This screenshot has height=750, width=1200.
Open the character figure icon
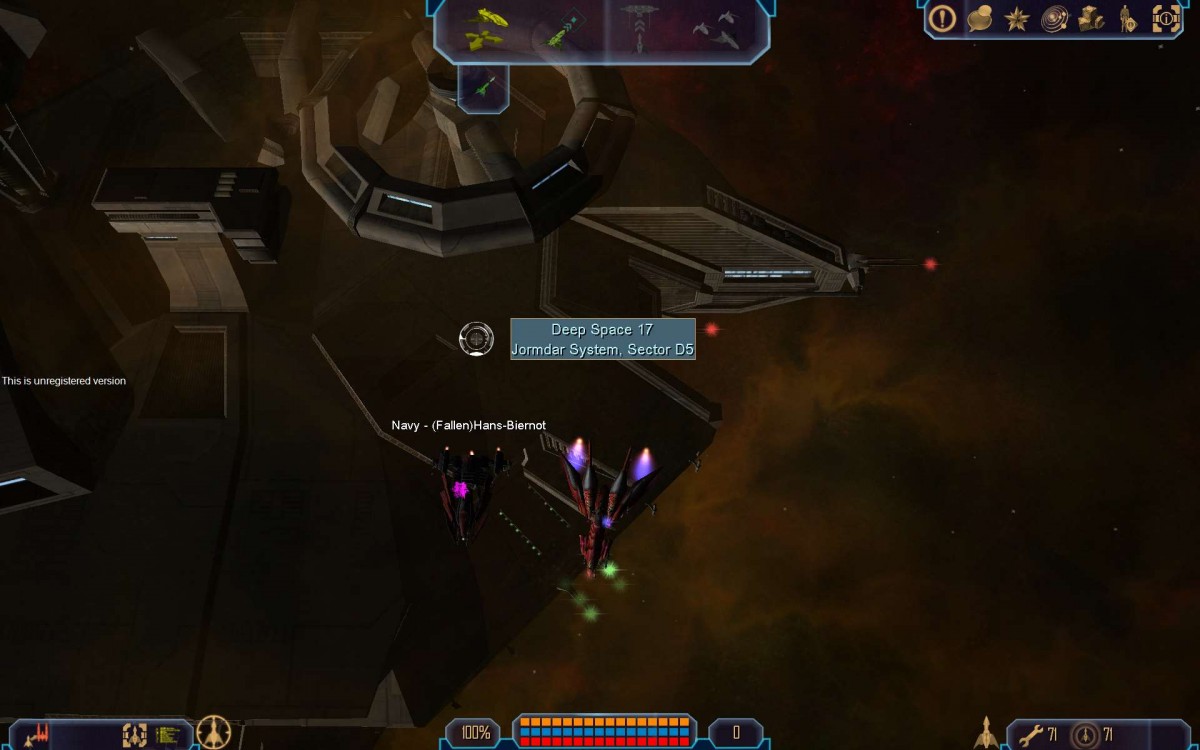1127,18
